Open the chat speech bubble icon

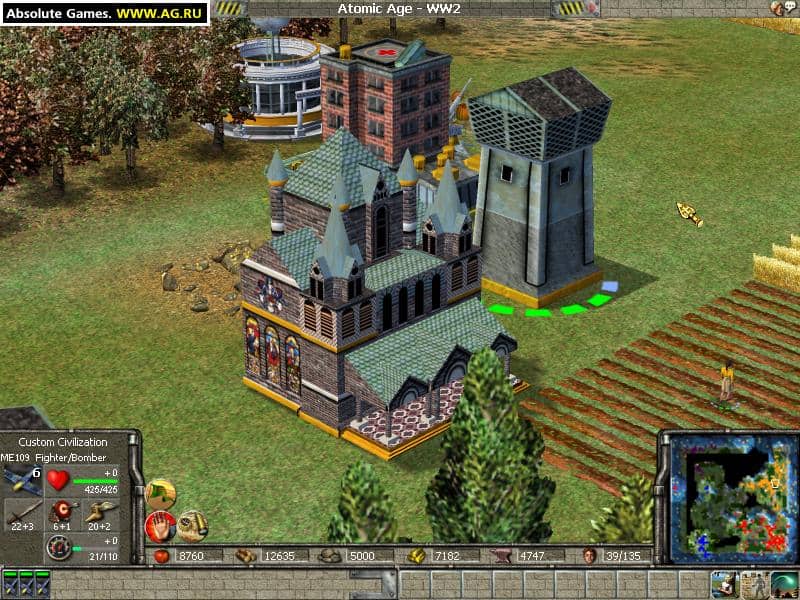(x=792, y=7)
